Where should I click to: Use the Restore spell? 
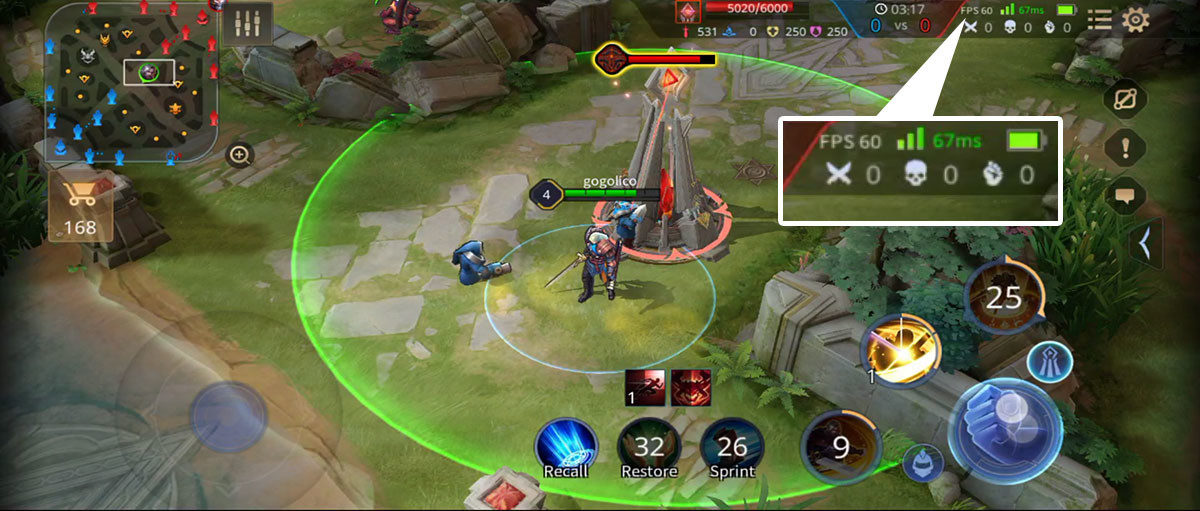[x=649, y=448]
